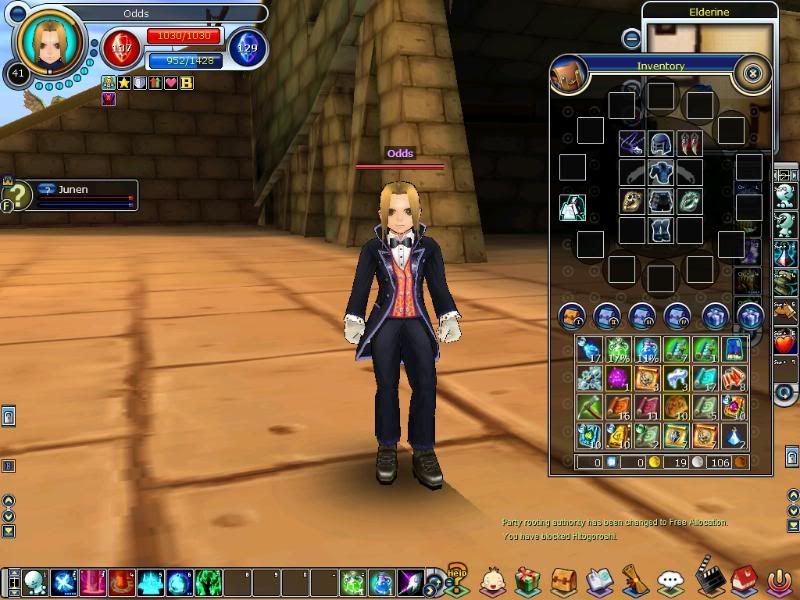The width and height of the screenshot is (800, 600).
Task: Open the gift box menu icon
Action: click(527, 580)
